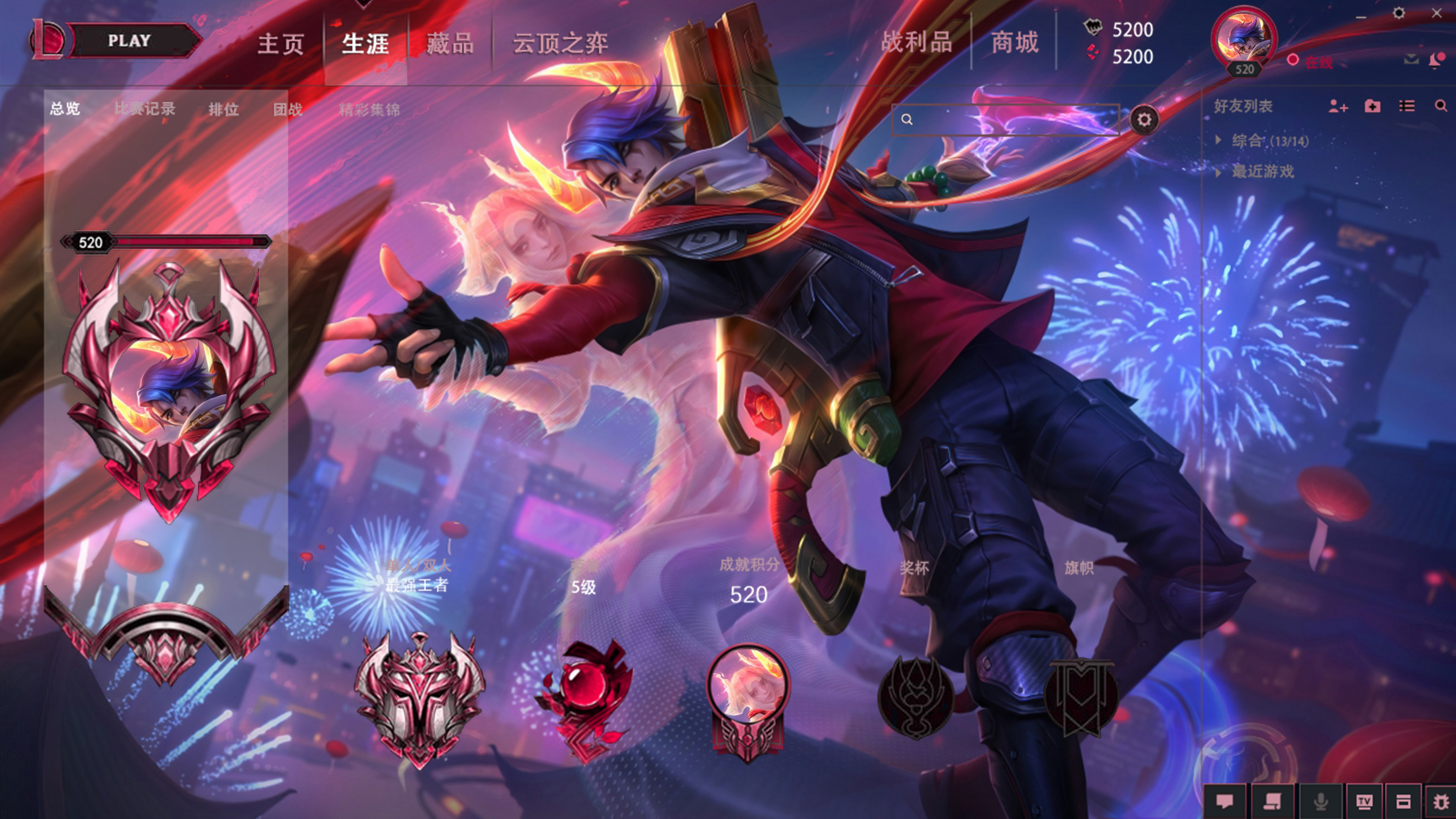
Task: Select the 比赛记录 match history sub-tab
Action: point(145,108)
